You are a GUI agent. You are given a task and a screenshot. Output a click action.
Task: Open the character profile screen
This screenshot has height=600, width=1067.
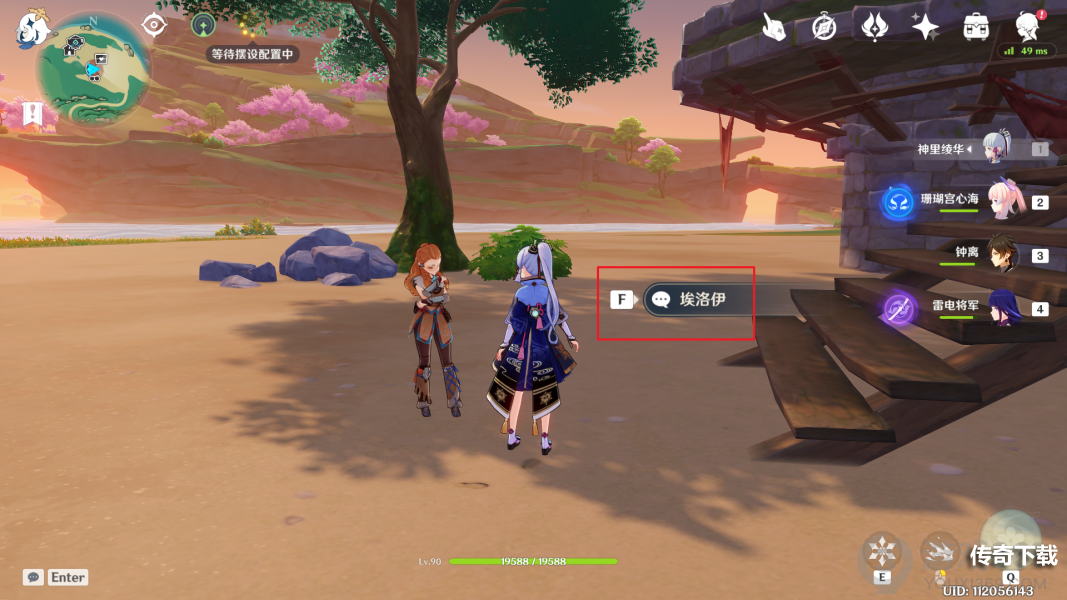pyautogui.click(x=1026, y=27)
